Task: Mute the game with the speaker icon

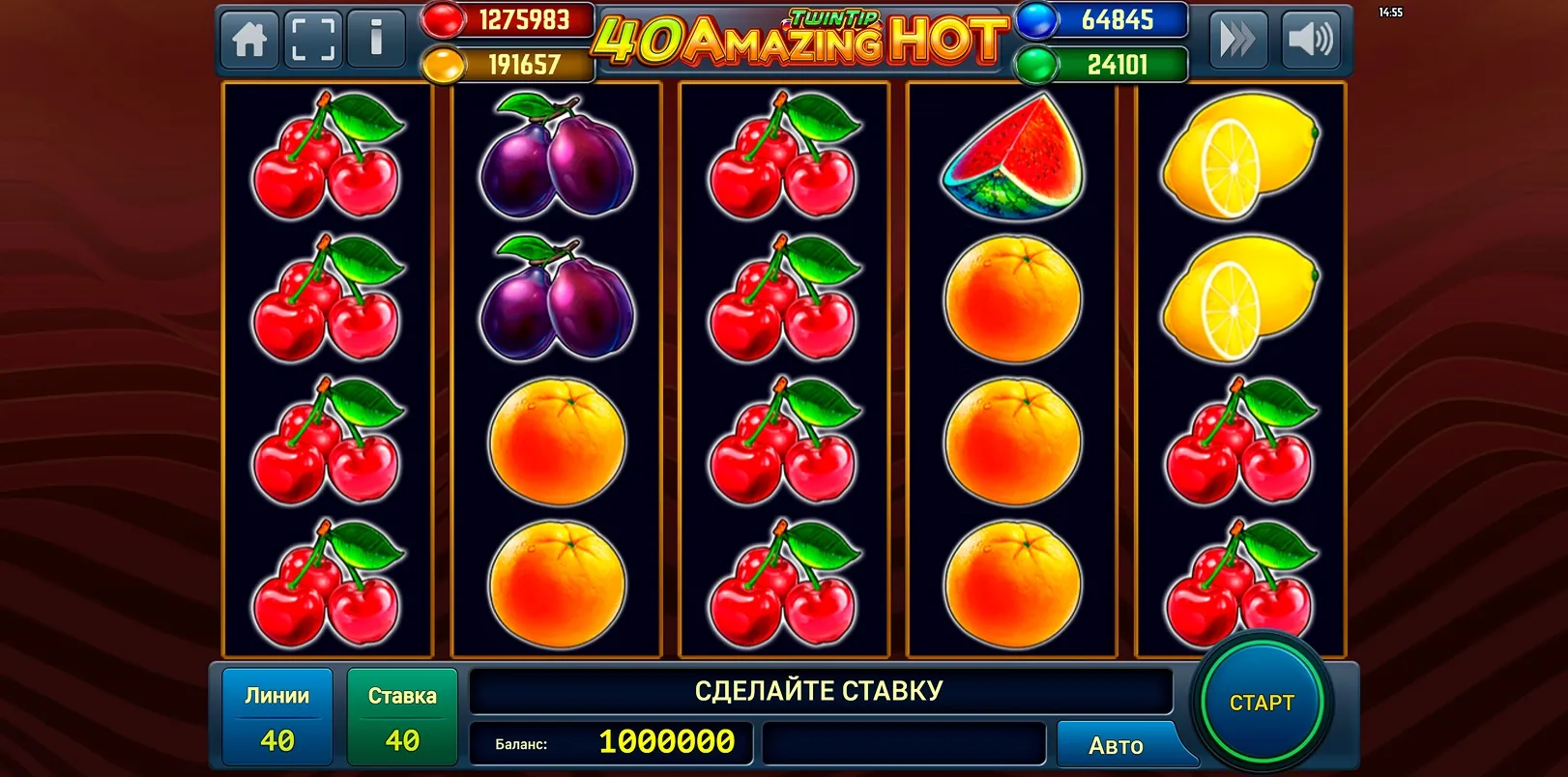Action: point(1311,40)
